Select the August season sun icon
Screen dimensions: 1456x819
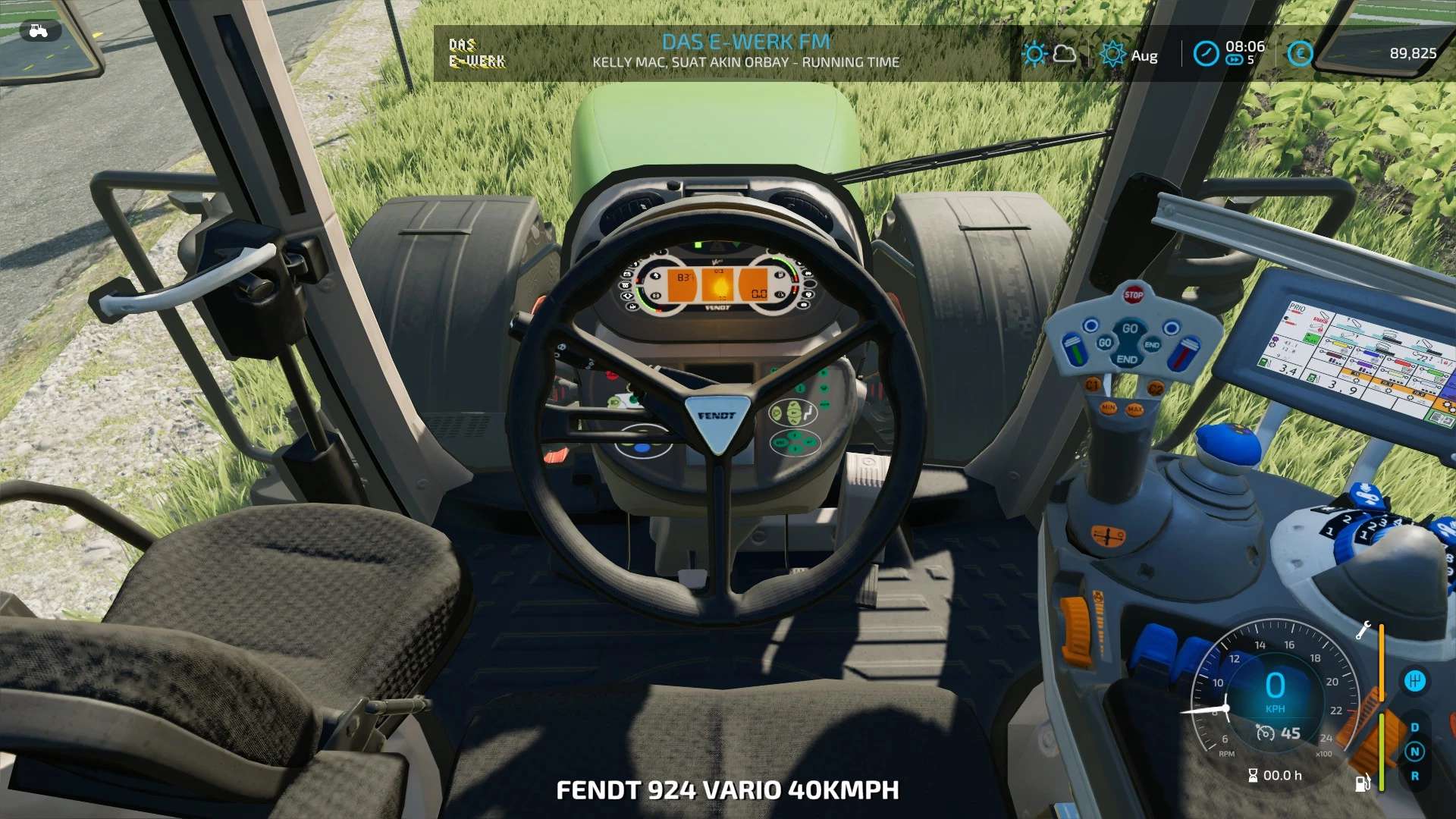coord(1112,54)
